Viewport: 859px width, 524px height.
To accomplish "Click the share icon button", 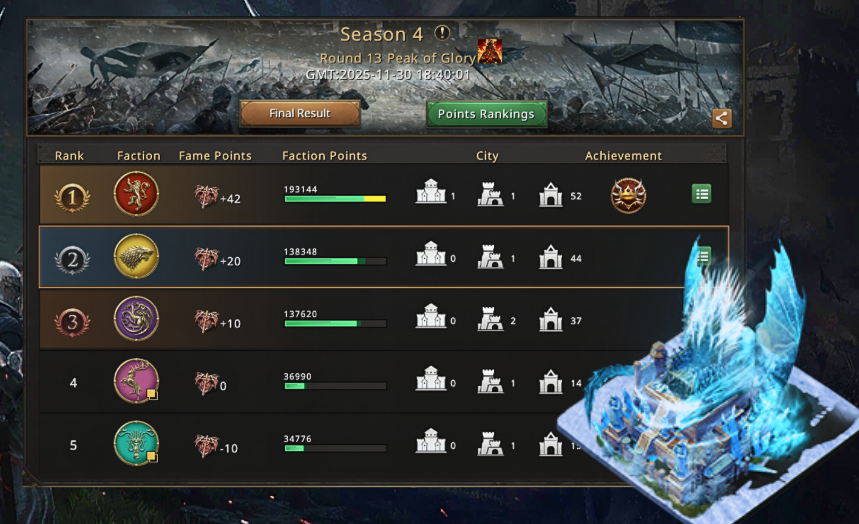I will click(722, 119).
